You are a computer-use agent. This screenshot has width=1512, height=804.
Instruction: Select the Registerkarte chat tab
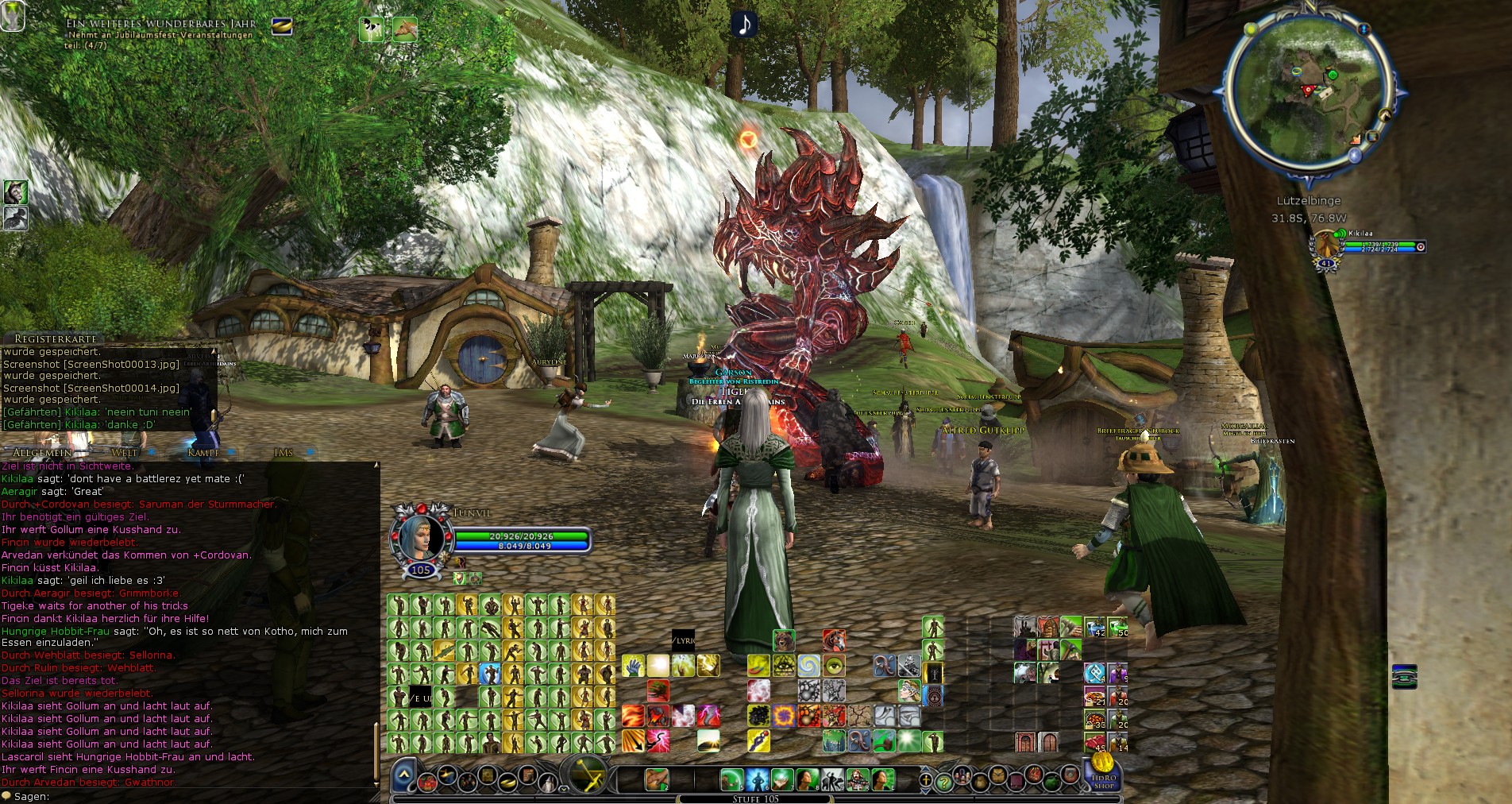(55, 339)
